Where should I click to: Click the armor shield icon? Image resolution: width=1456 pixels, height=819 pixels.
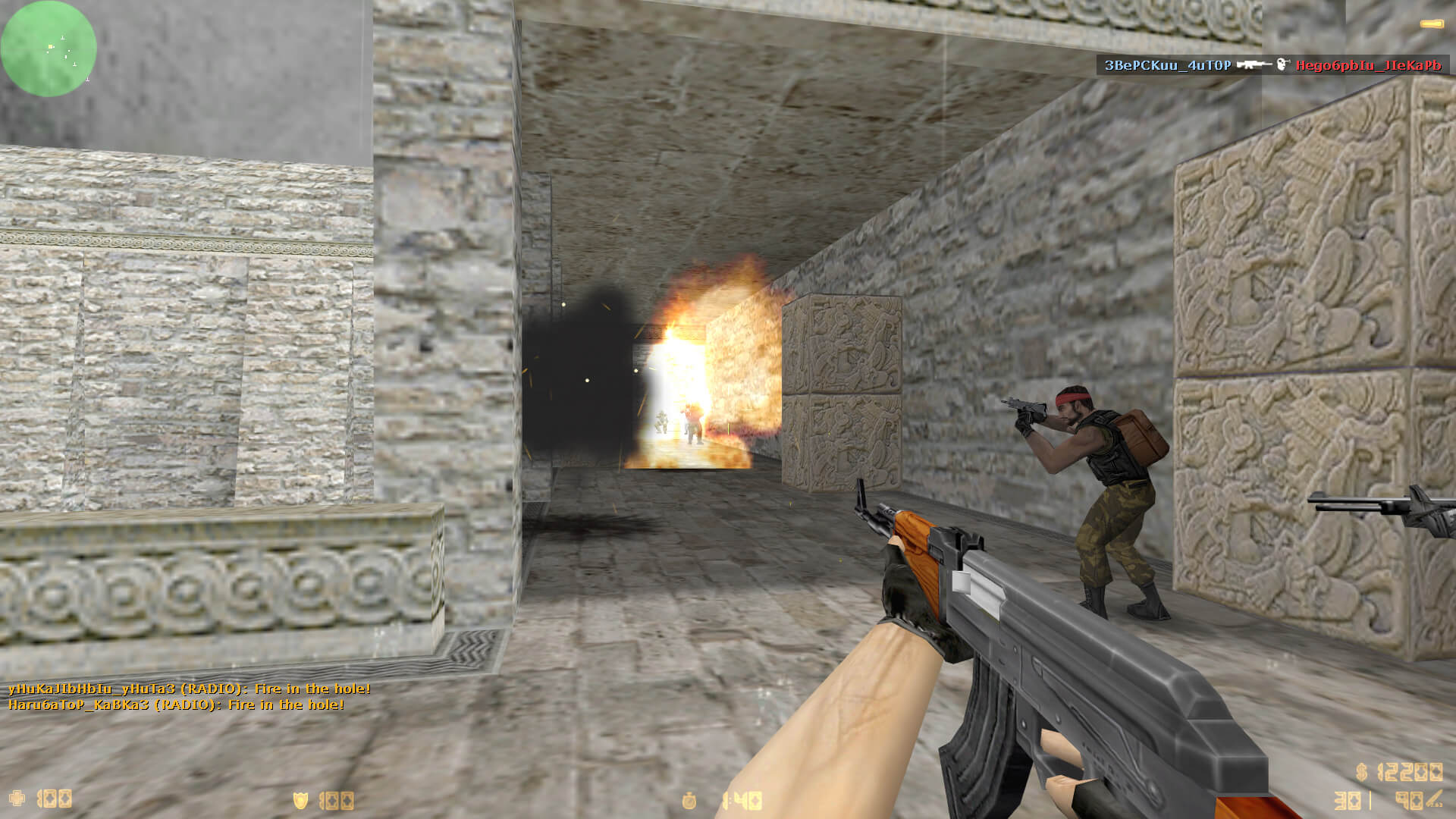pos(301,800)
